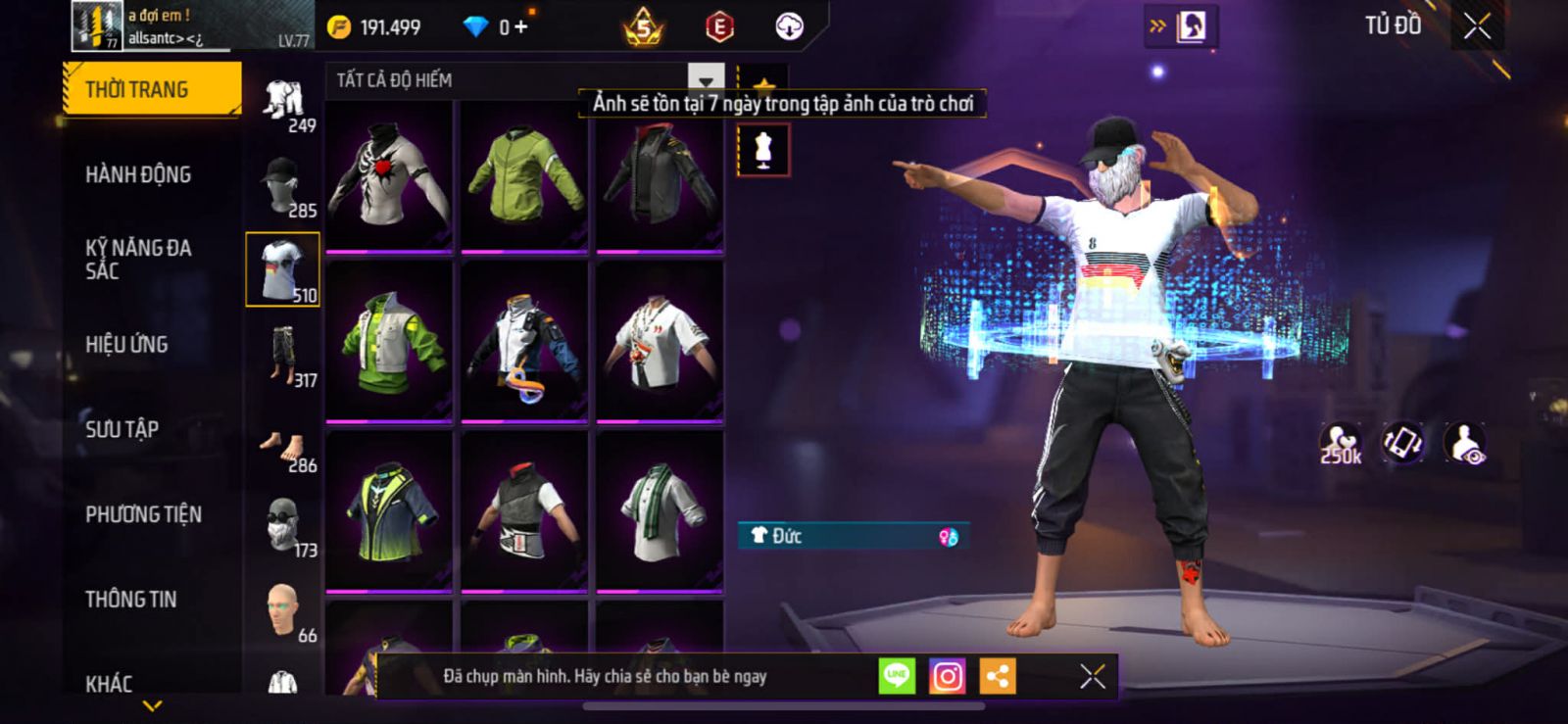Choose the white shirt with green scarf
The image size is (1568, 724).
pyautogui.click(x=660, y=511)
